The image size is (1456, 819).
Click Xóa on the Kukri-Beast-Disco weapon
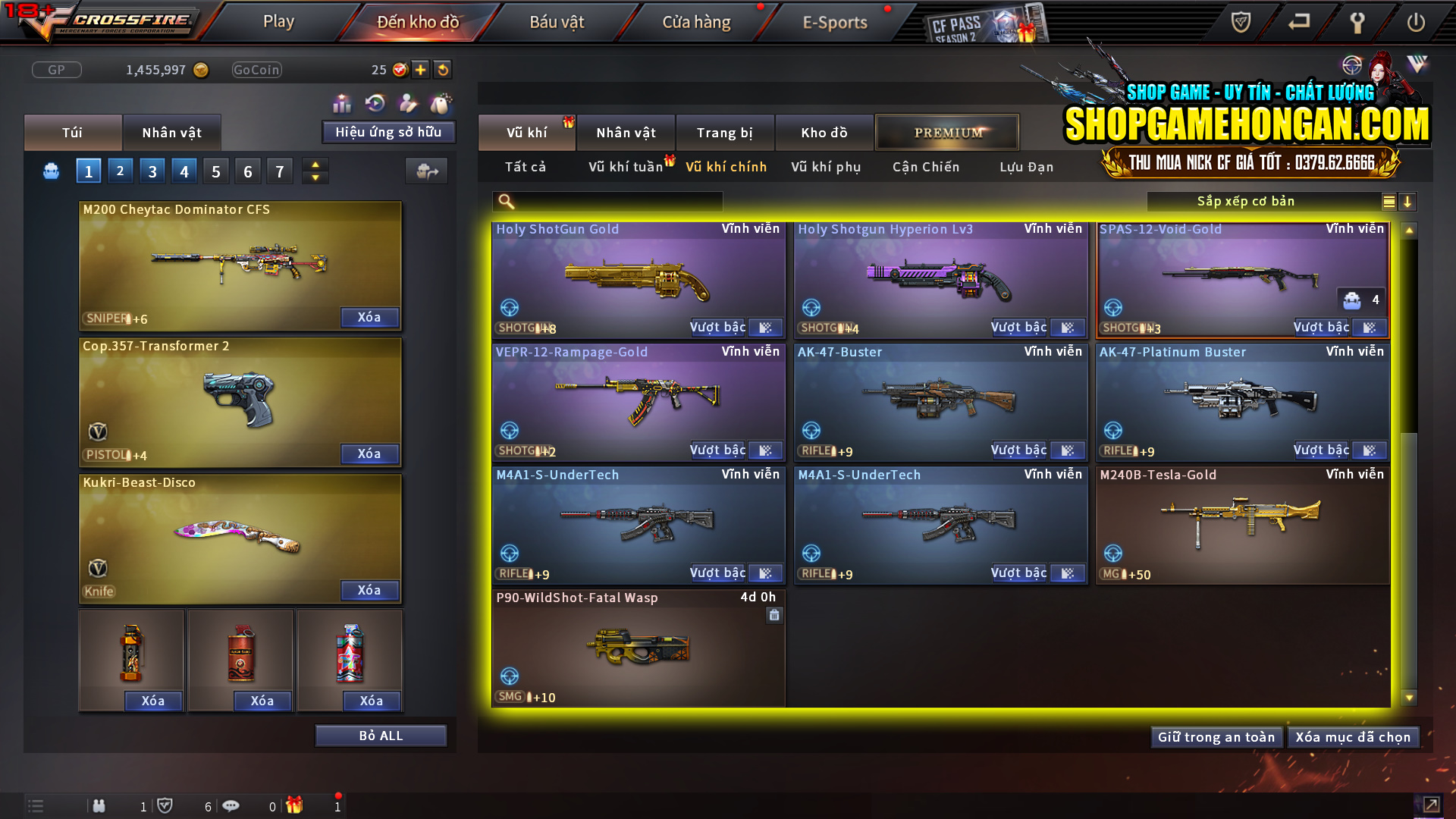(x=369, y=590)
